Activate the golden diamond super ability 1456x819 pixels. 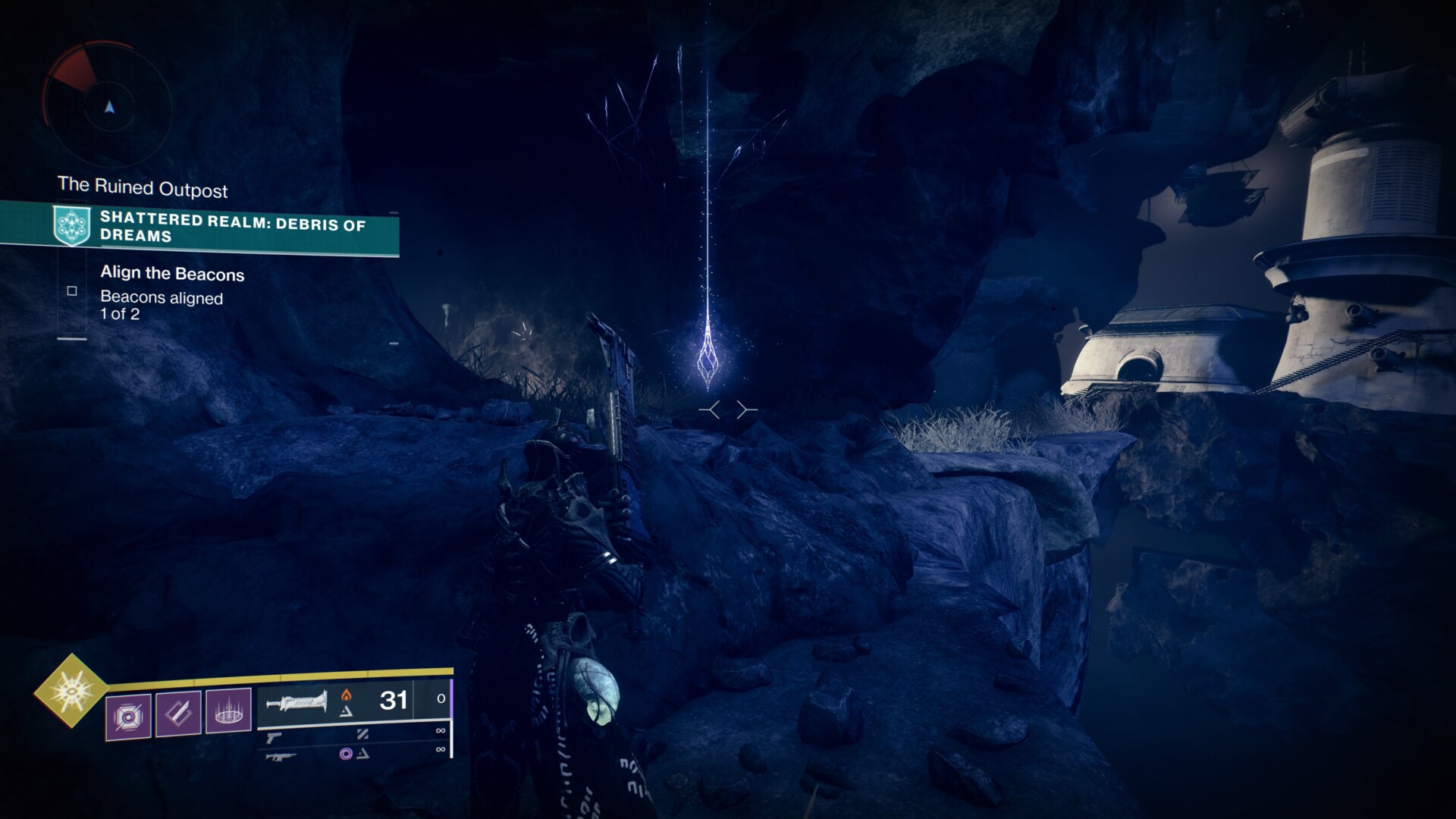click(71, 690)
